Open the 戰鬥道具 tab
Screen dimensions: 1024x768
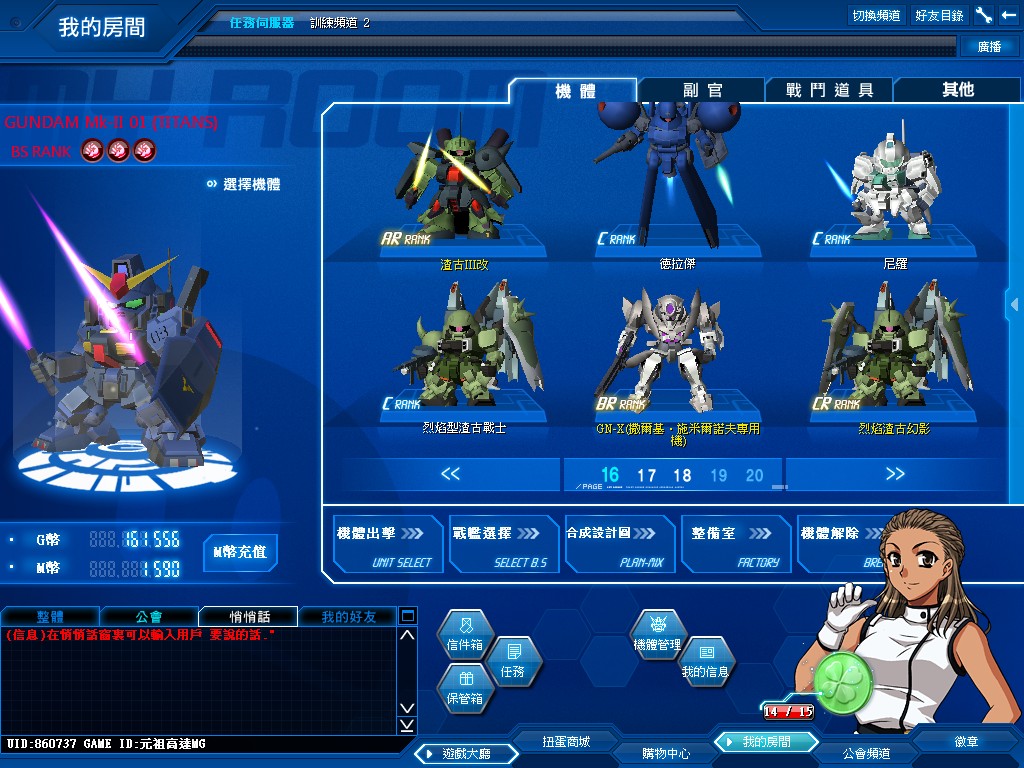tap(829, 90)
